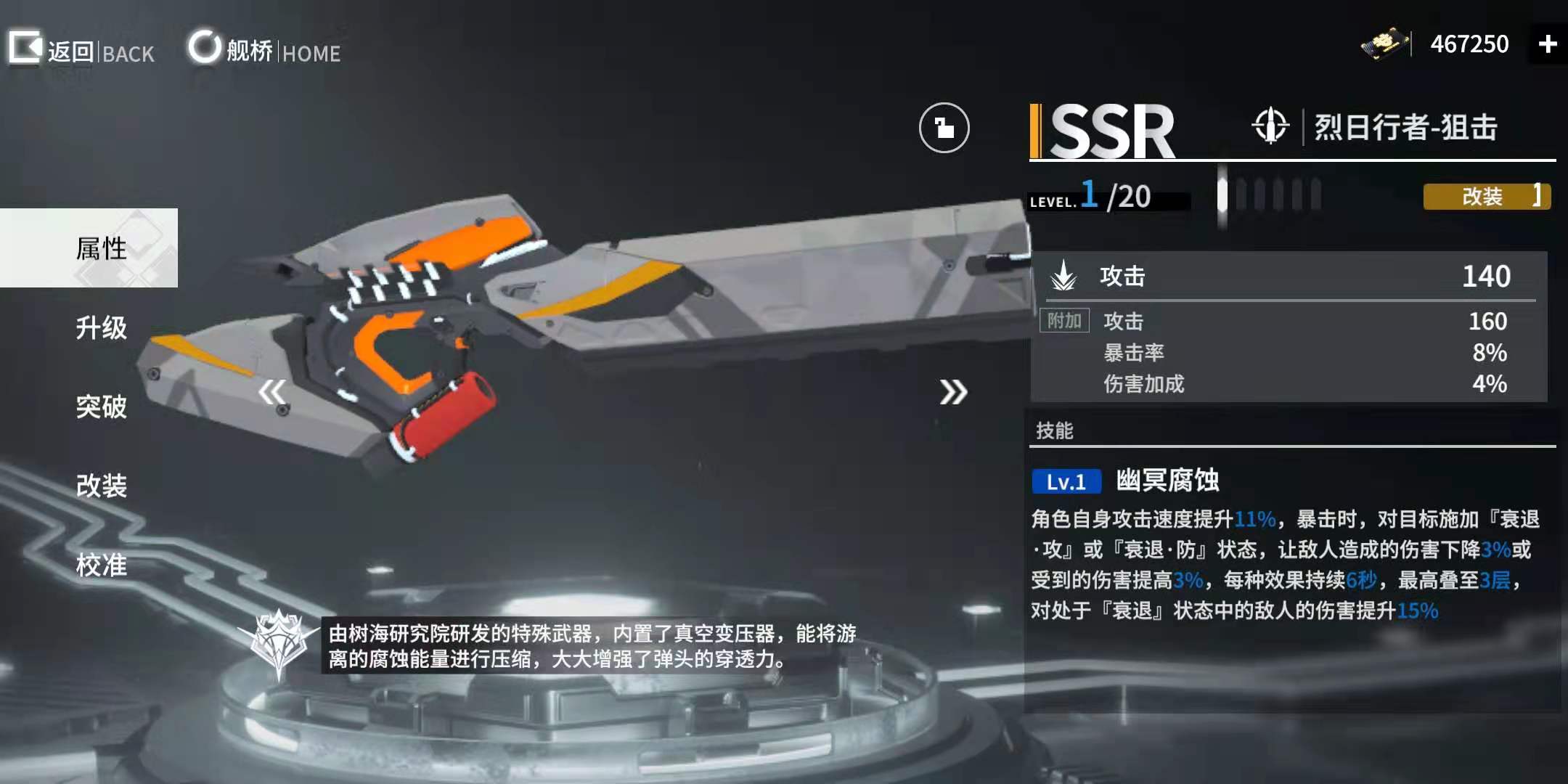Collapse the 附加 bonus stats section

(1064, 319)
